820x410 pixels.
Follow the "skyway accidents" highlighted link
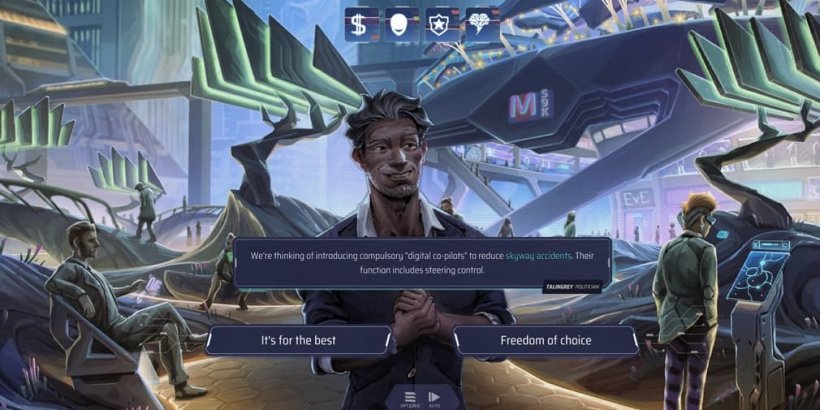(x=539, y=256)
